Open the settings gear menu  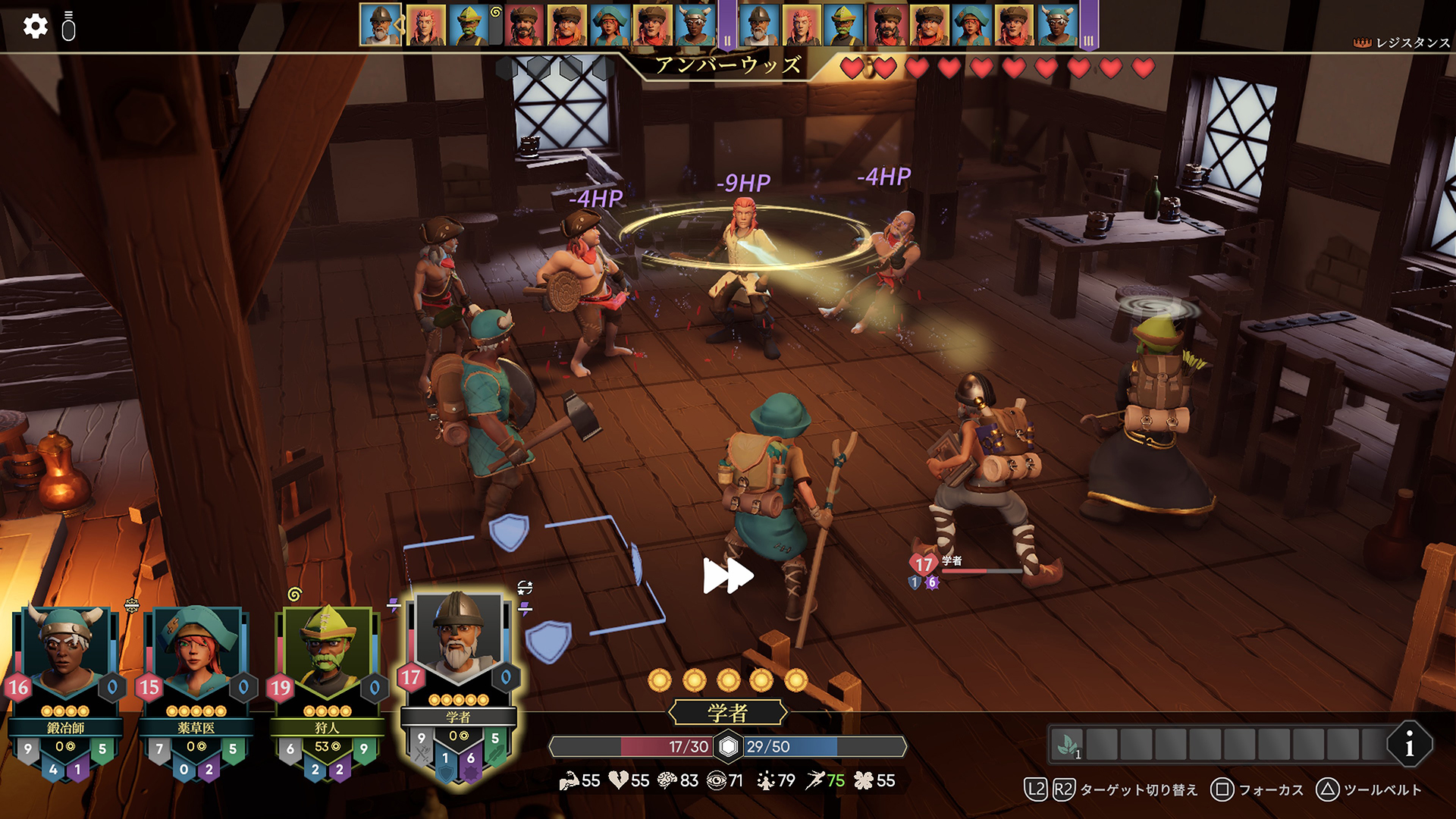click(x=35, y=27)
